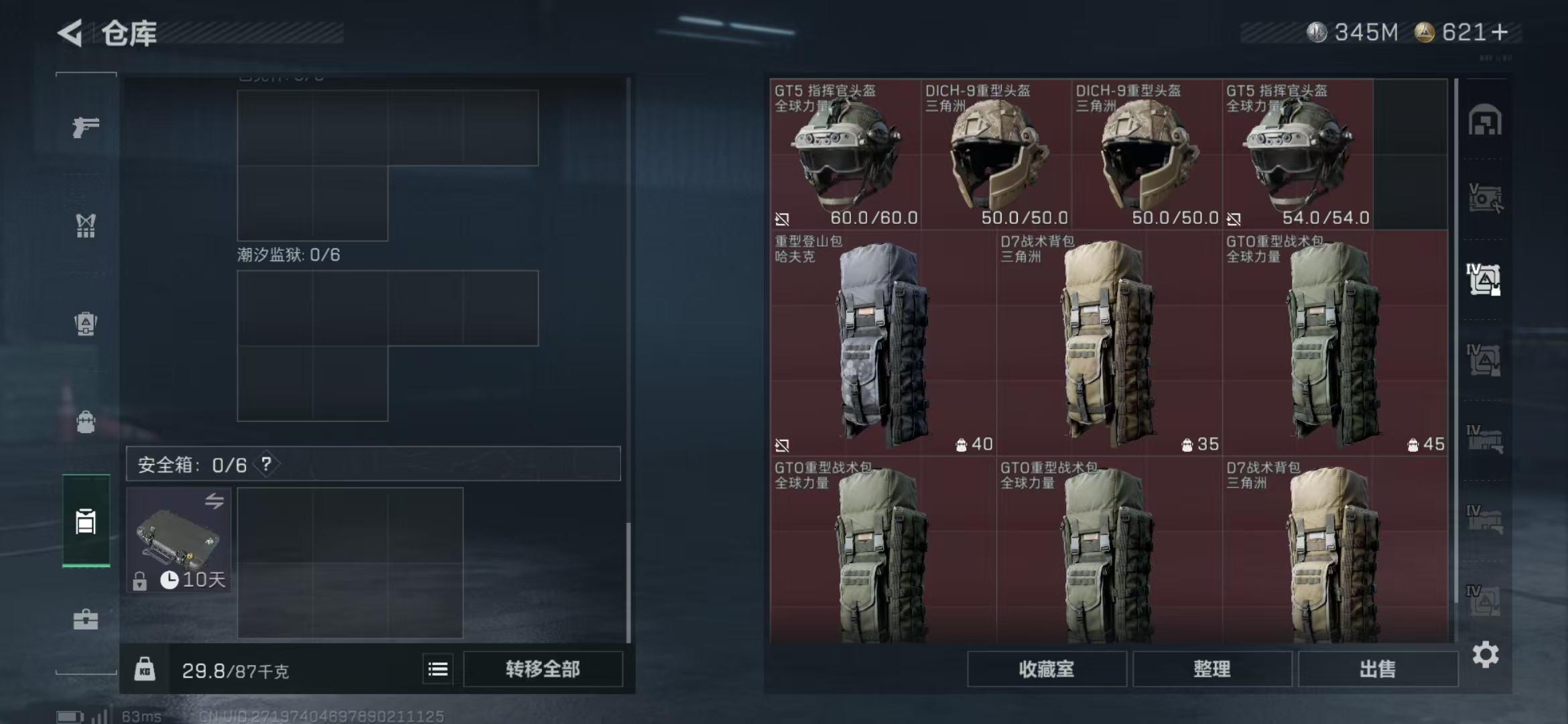Screen dimensions: 1568x724
Task: Open the briefcase tab in left sidebar
Action: tap(86, 619)
